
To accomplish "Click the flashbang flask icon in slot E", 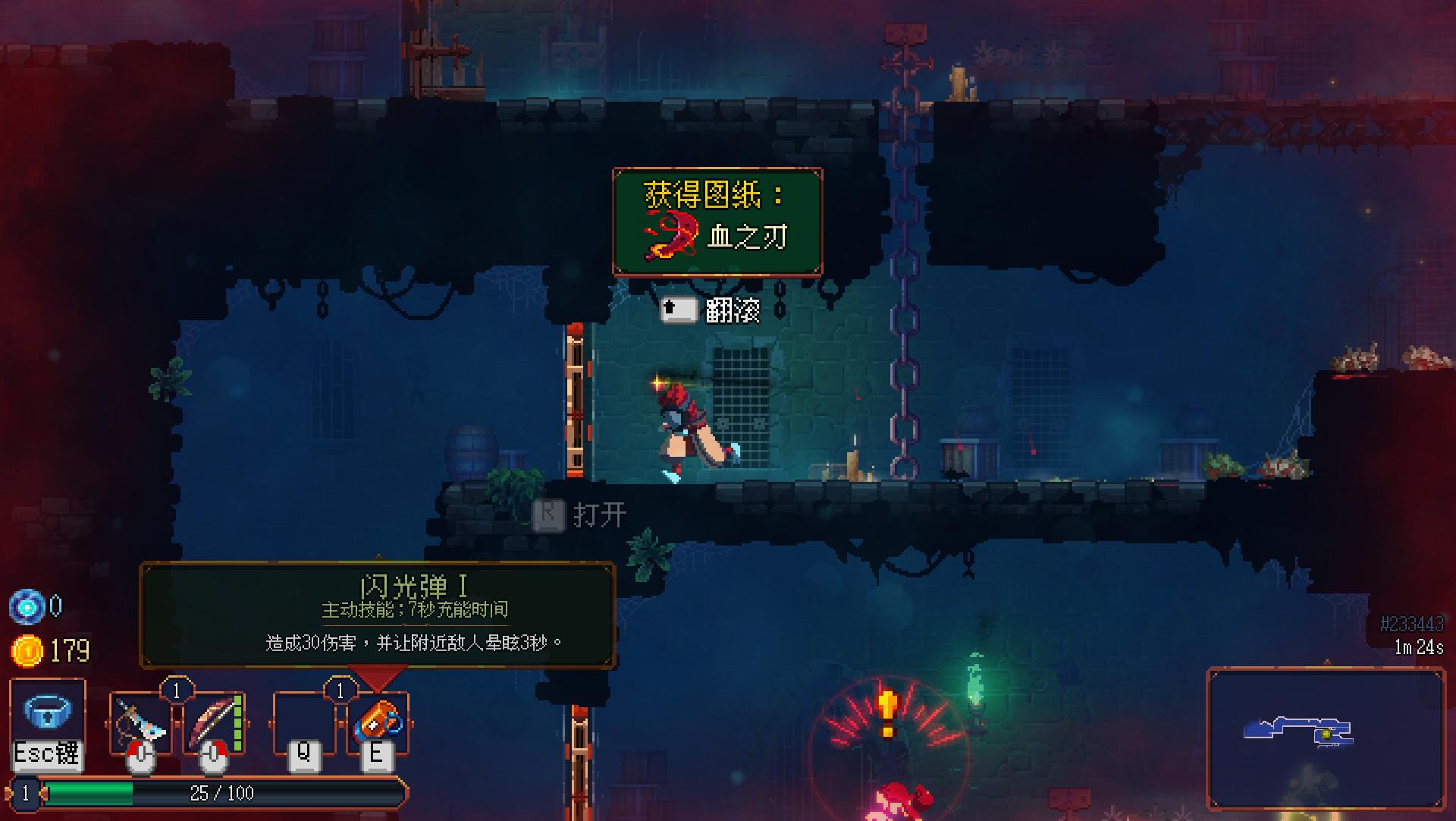I will coord(376,719).
